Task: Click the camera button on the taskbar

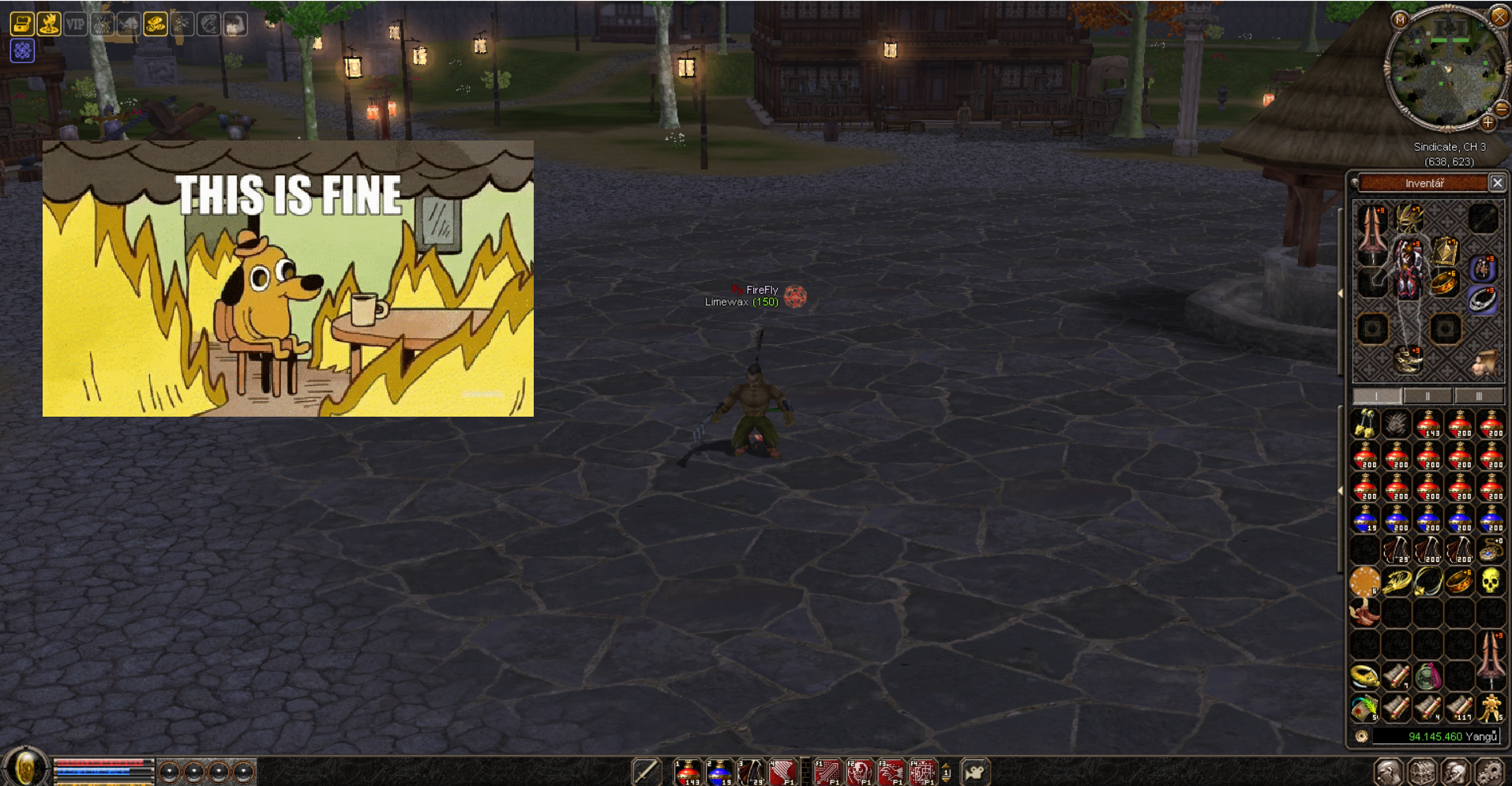Action: (975, 773)
